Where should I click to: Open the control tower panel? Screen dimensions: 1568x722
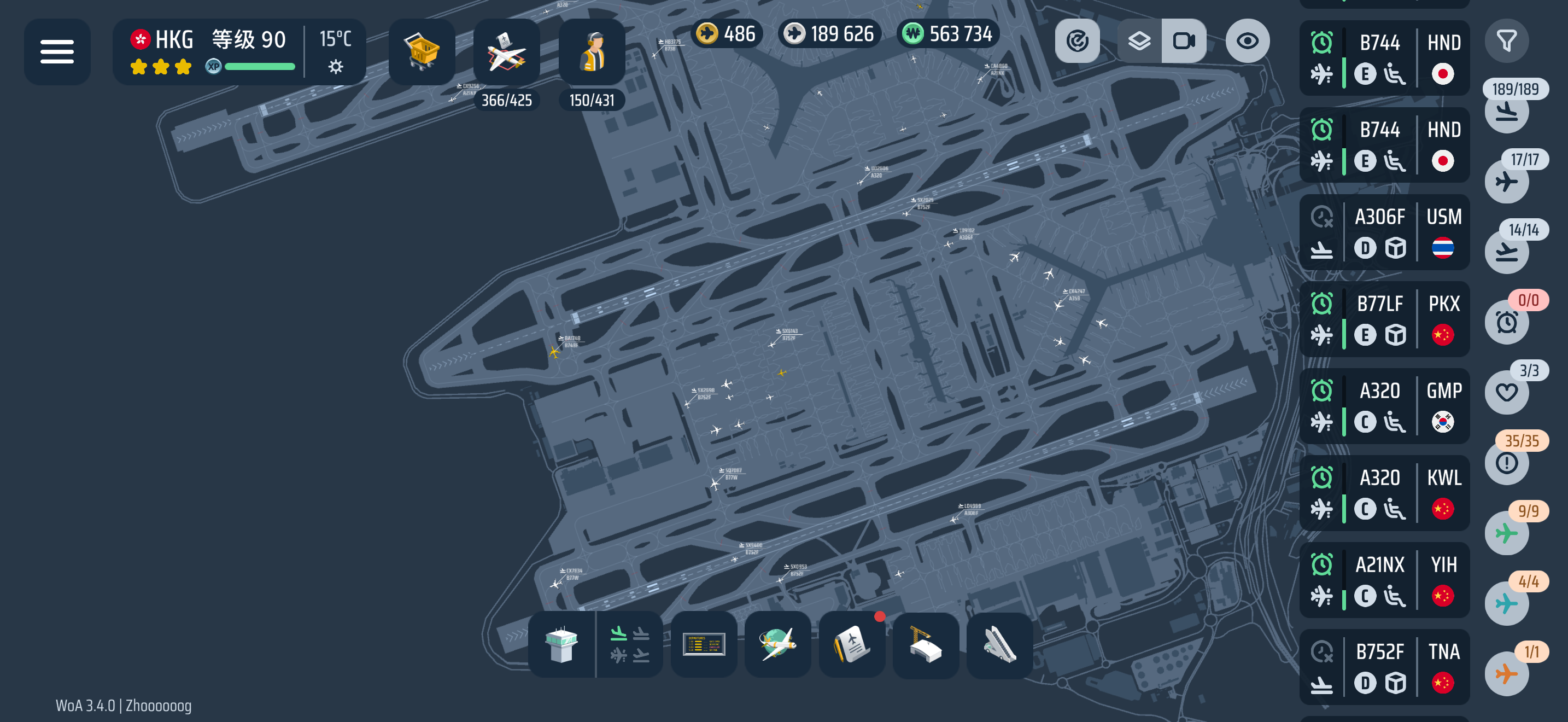click(x=561, y=645)
